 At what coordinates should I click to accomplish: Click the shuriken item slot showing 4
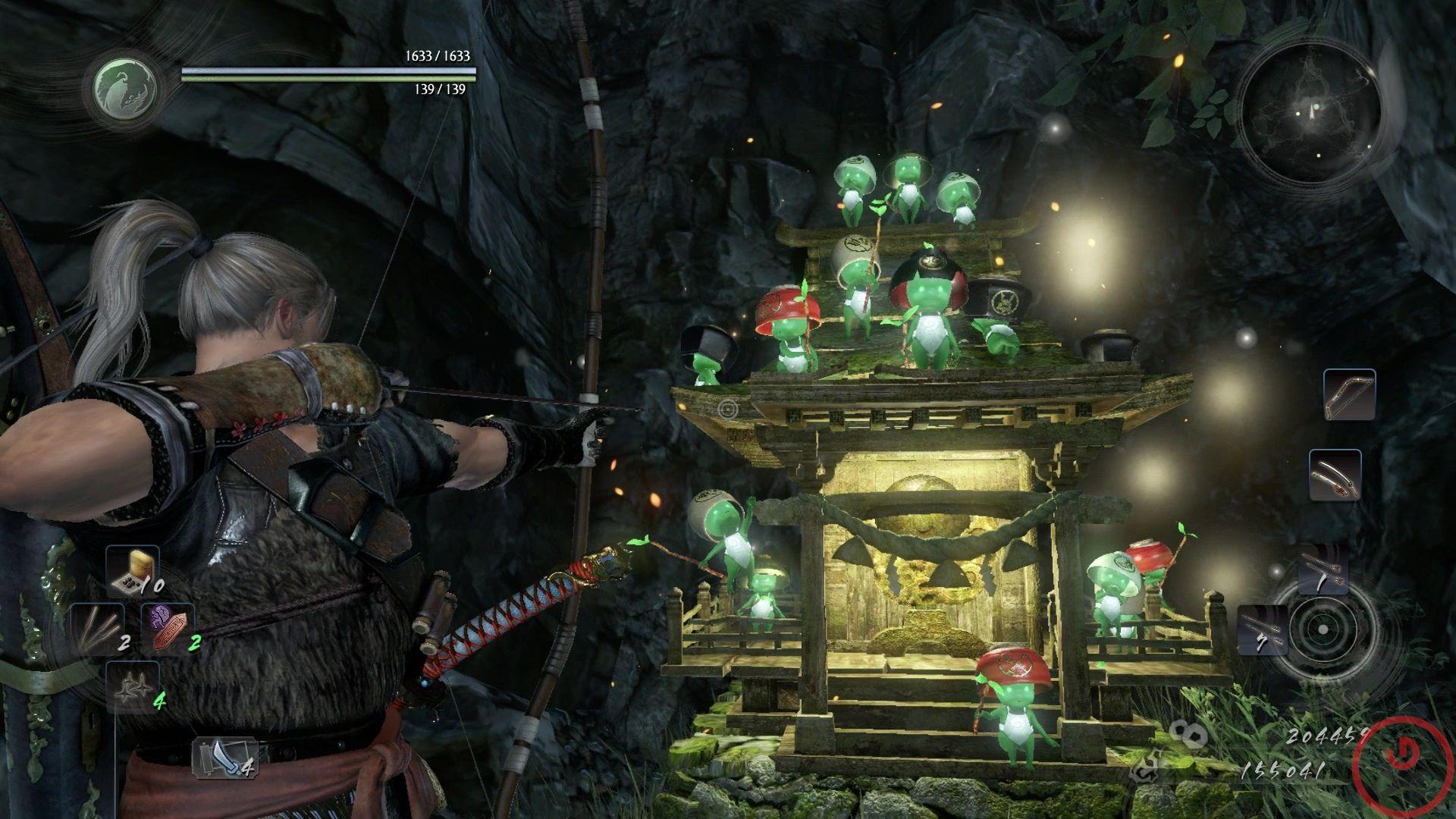133,688
